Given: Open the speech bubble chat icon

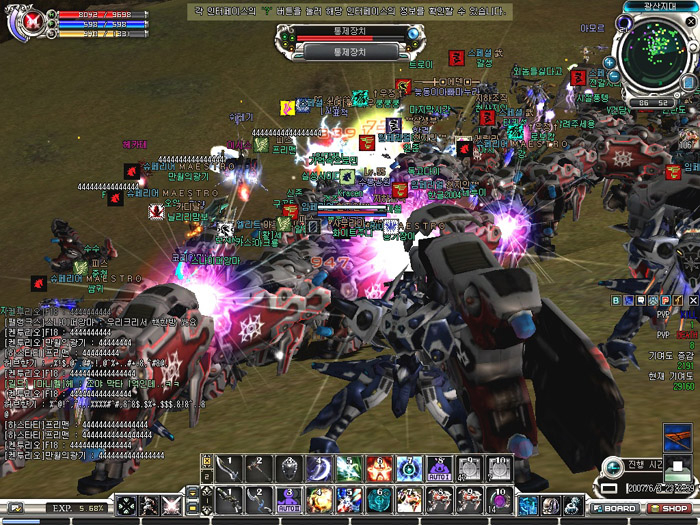Looking at the screenshot, I should [x=641, y=300].
